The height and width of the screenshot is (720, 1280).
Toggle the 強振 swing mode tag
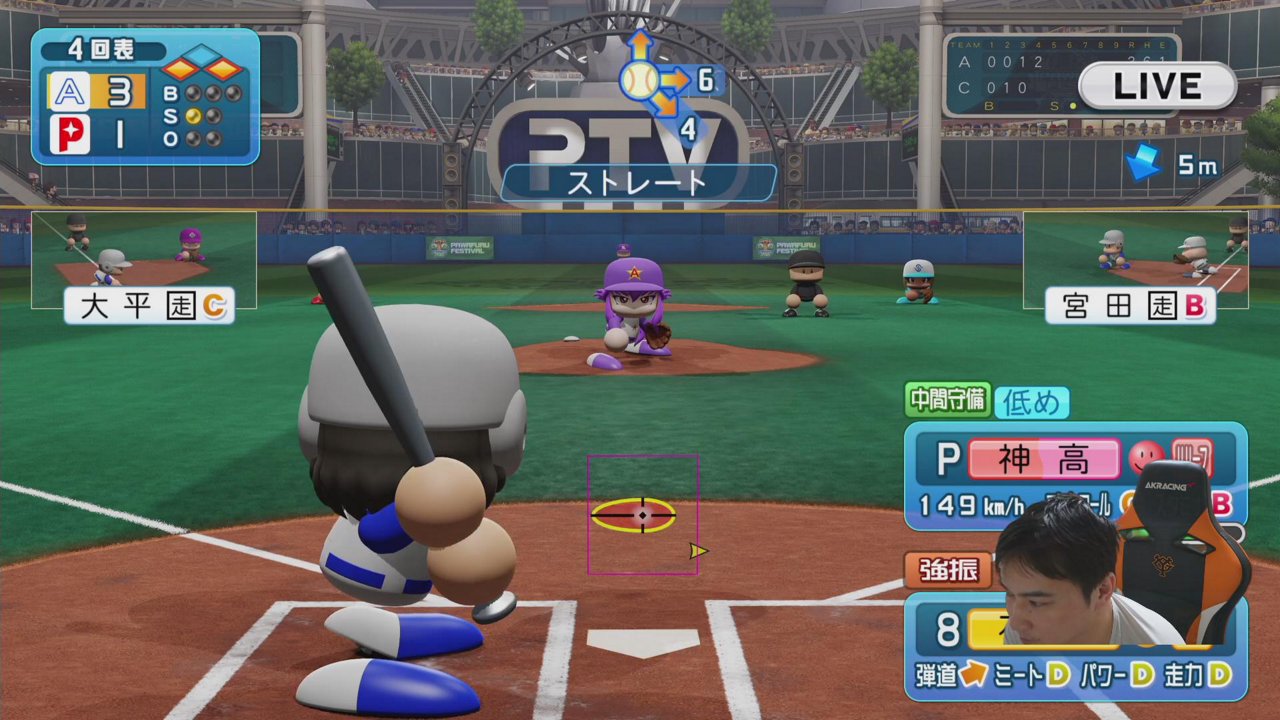coord(948,570)
